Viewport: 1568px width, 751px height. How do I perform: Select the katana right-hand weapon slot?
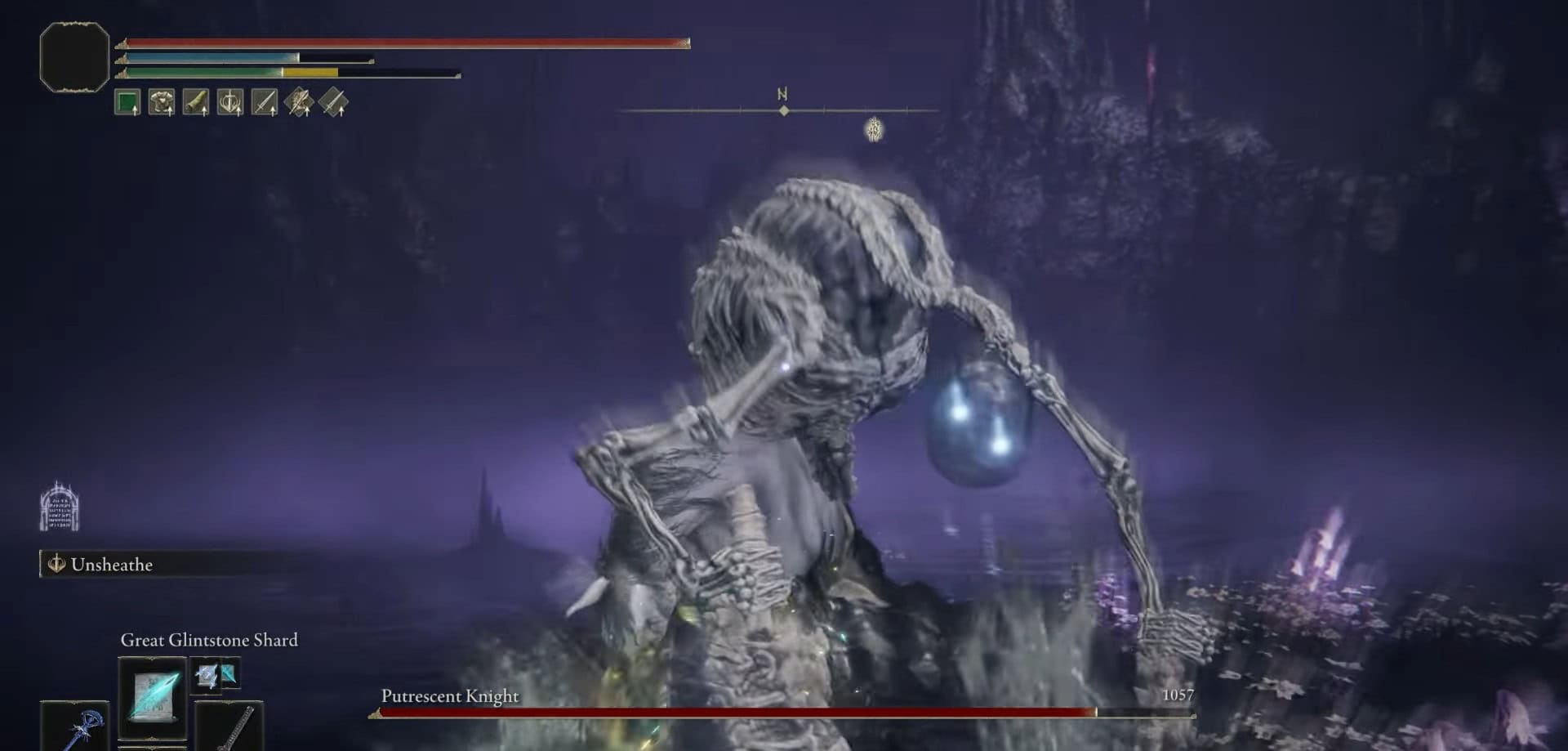click(229, 726)
